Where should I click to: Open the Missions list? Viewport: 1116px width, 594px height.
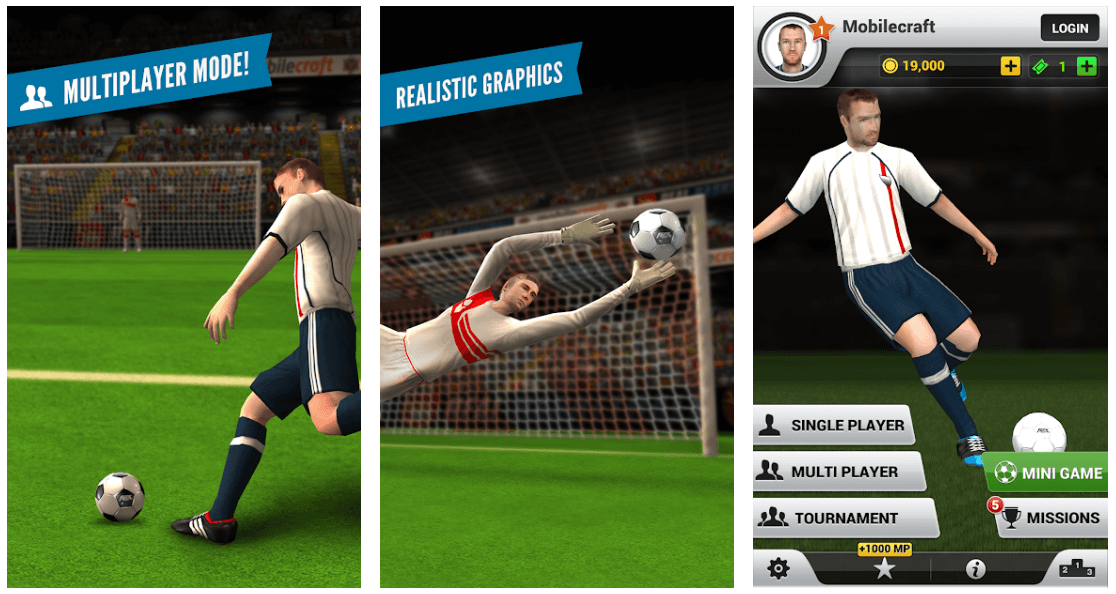[x=1051, y=518]
